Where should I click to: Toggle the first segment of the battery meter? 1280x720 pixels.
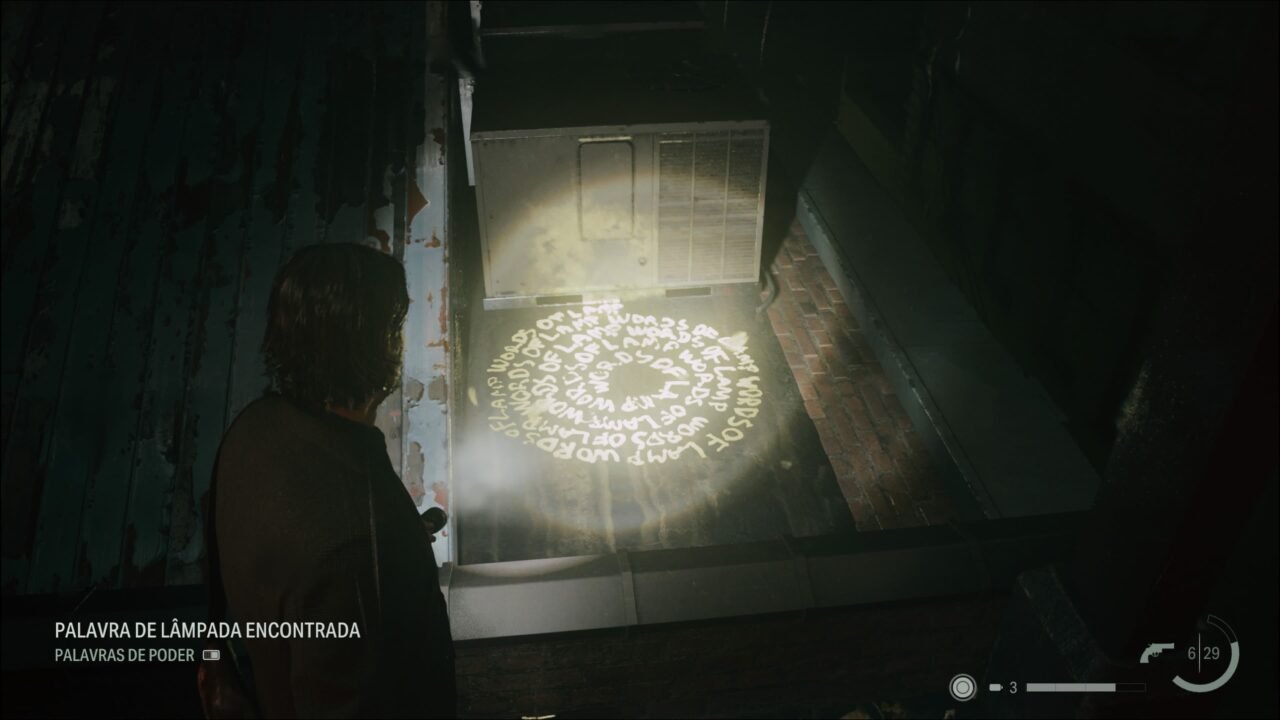pos(1043,686)
